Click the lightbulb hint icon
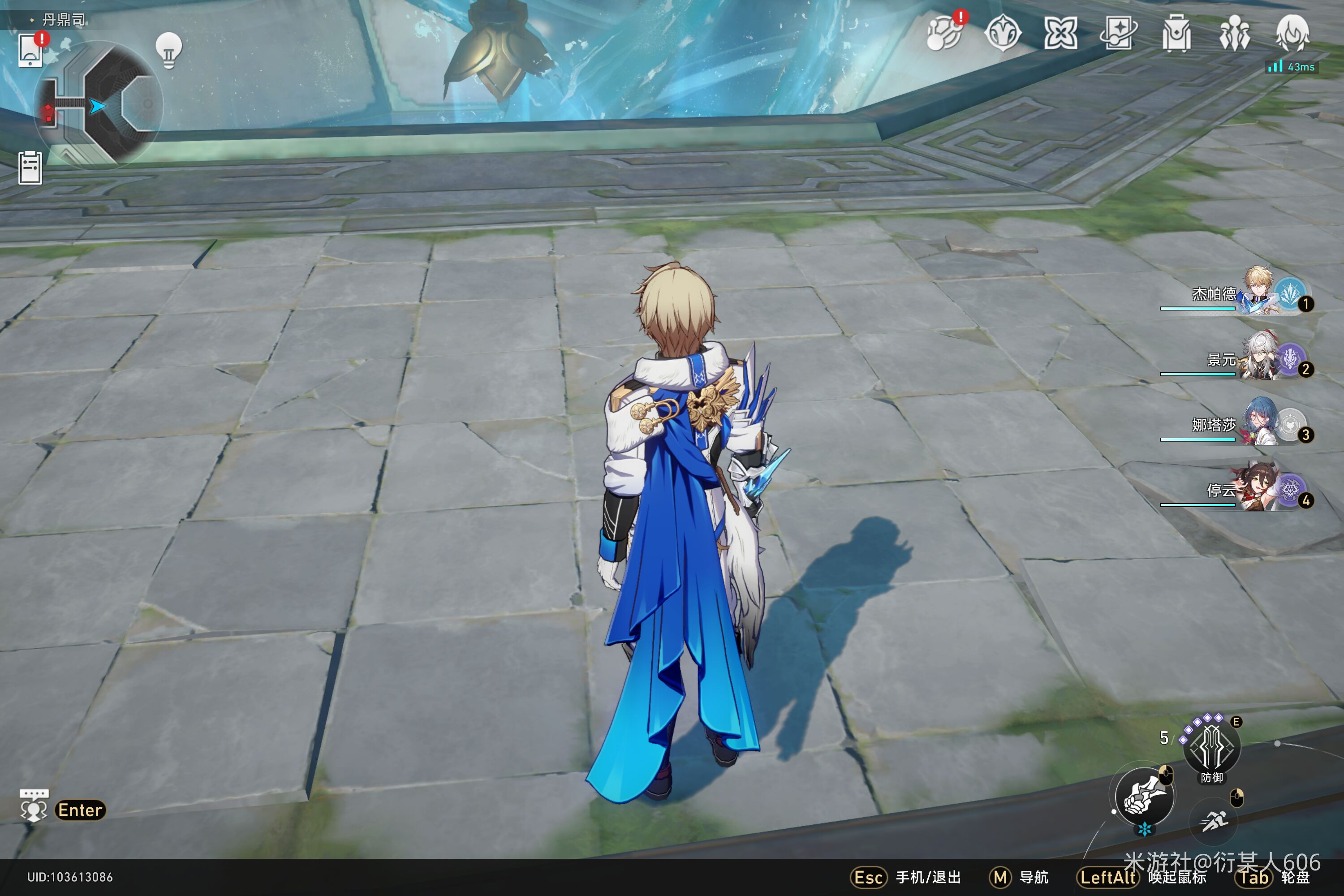The width and height of the screenshot is (1344, 896). (x=168, y=50)
